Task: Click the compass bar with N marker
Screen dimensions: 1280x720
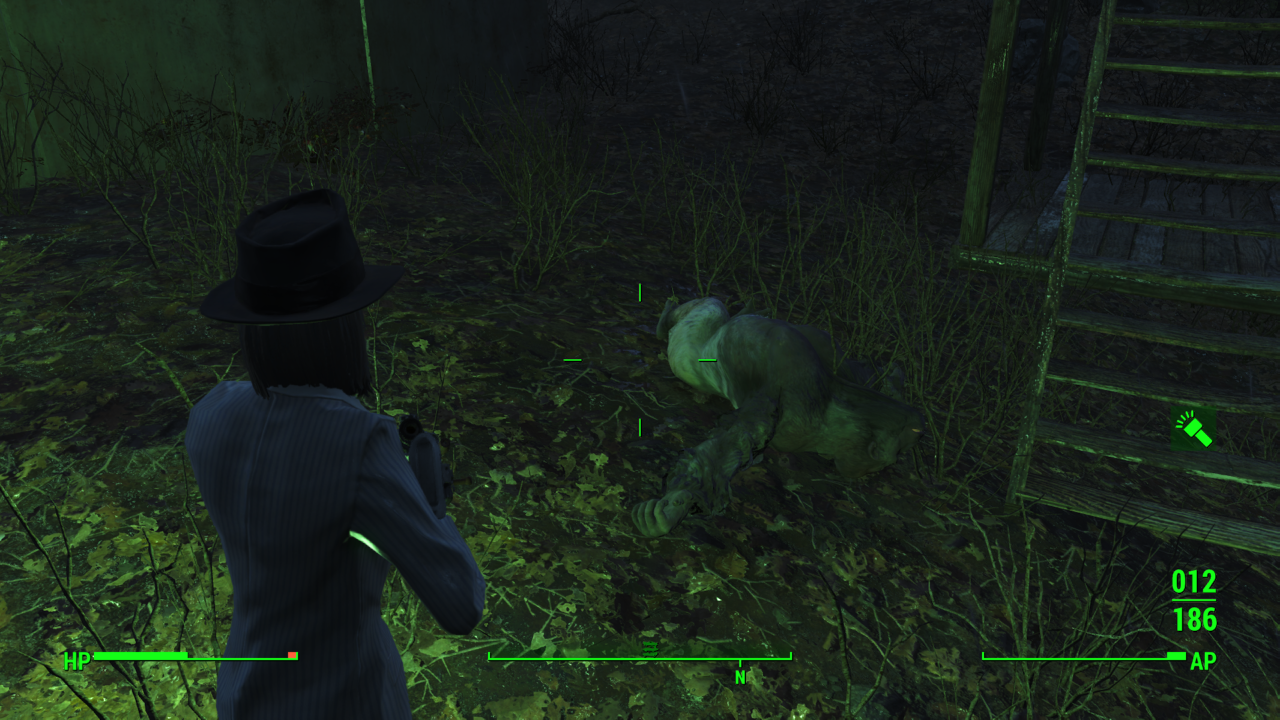Action: tap(640, 658)
